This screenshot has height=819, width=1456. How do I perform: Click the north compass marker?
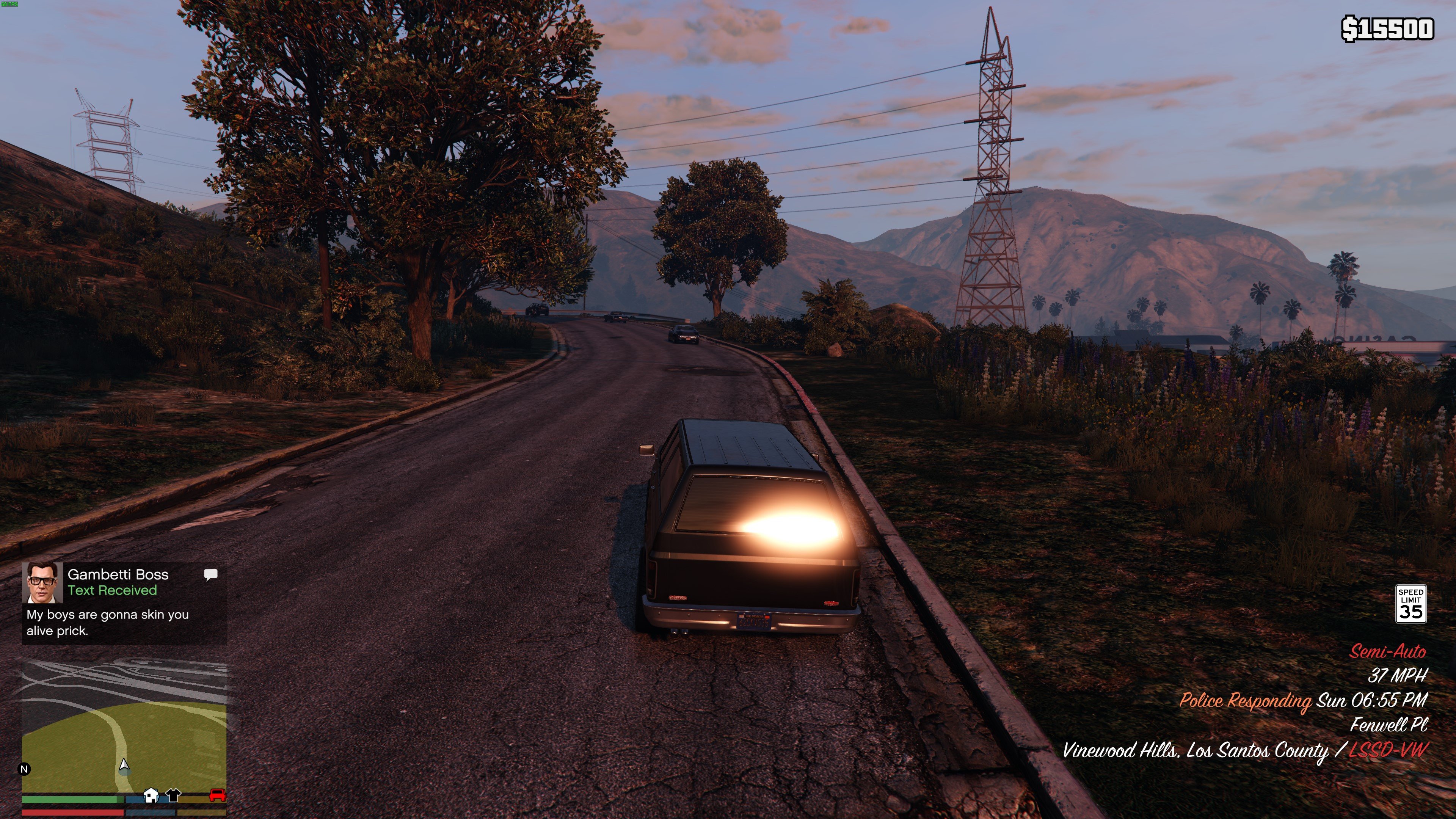[24, 769]
